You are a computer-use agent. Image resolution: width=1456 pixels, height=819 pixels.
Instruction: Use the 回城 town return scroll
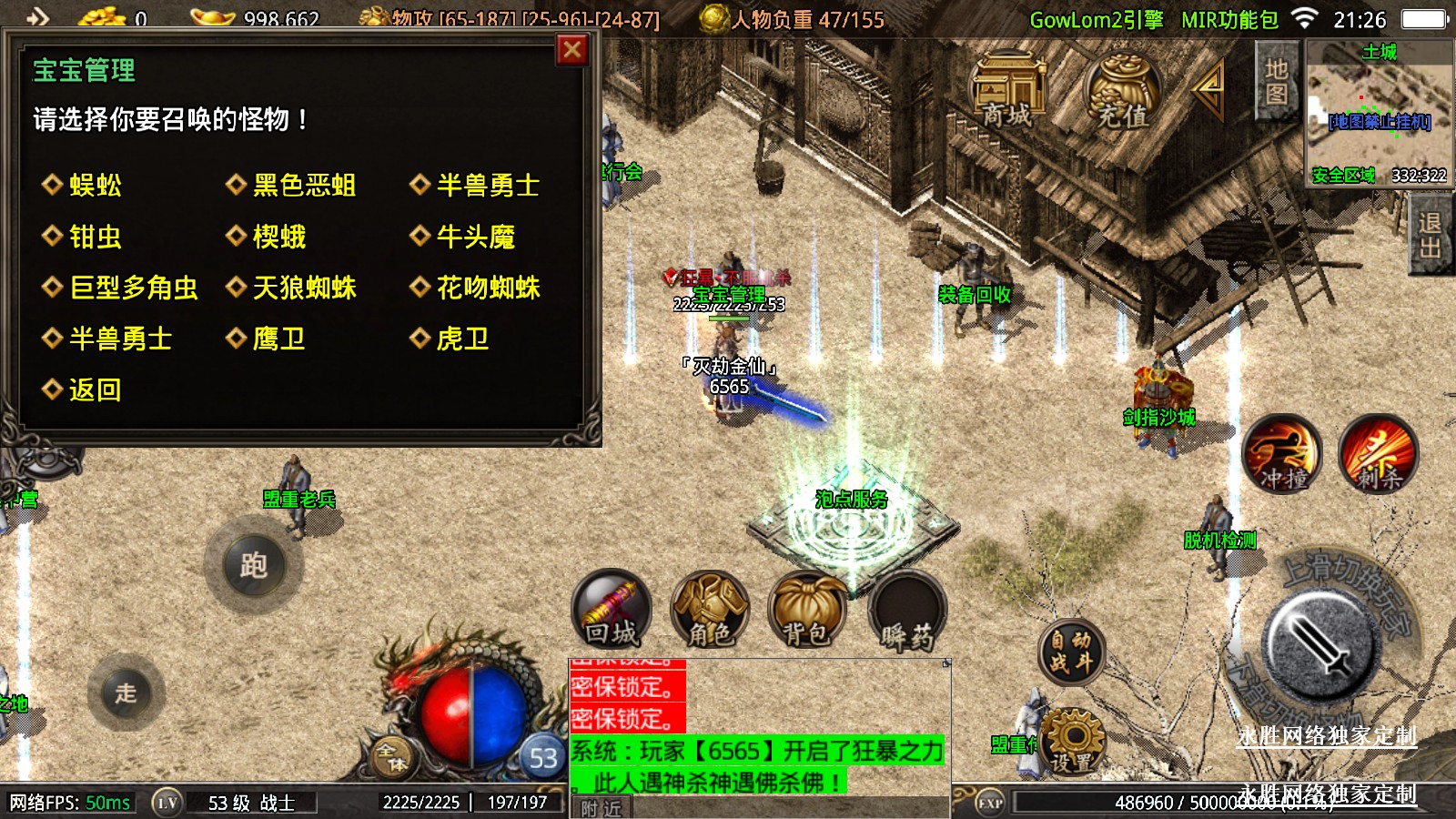coord(611,610)
